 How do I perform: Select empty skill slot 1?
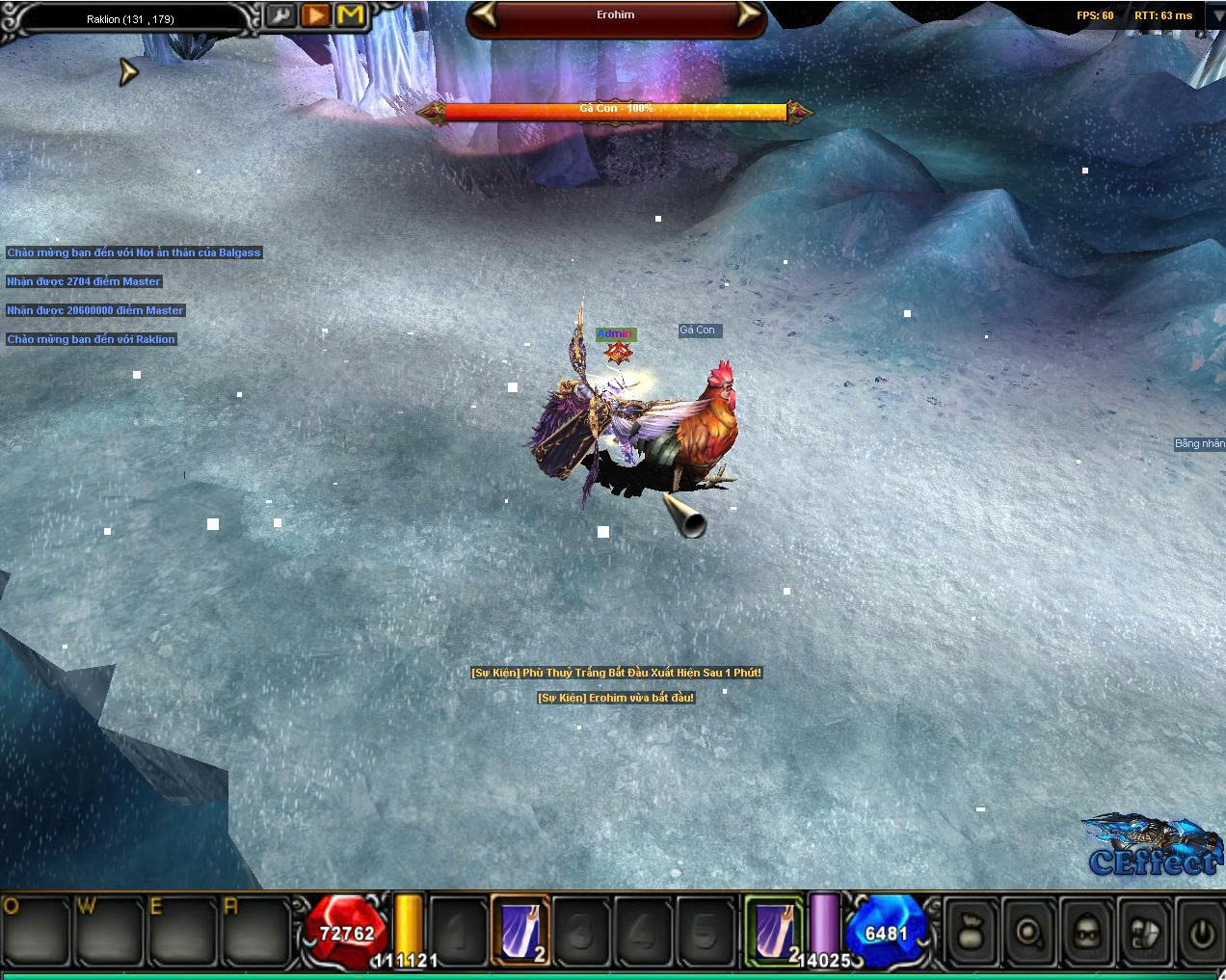(x=459, y=931)
